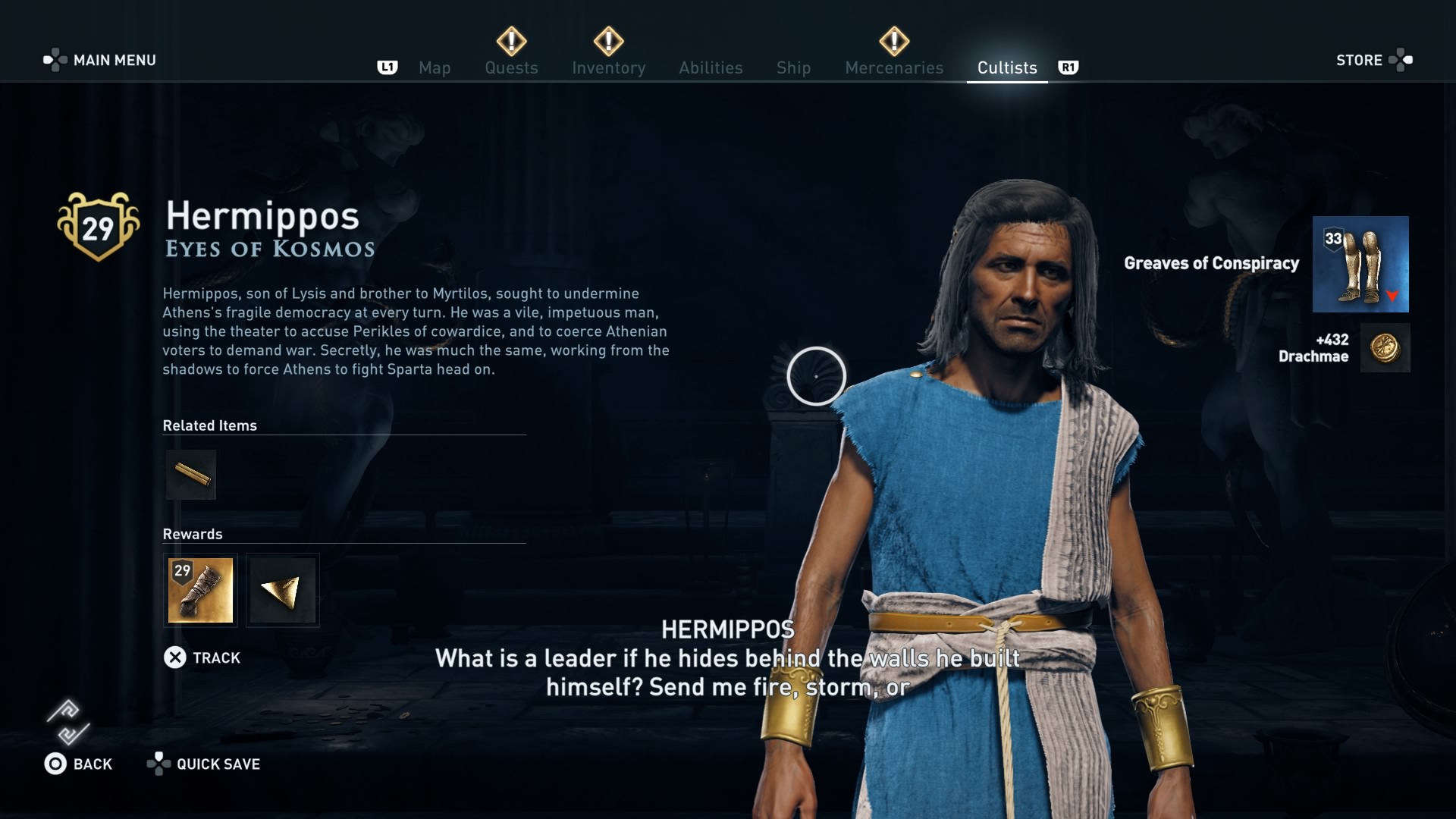The height and width of the screenshot is (819, 1456).
Task: Click the Drachmae coin icon
Action: (1385, 347)
